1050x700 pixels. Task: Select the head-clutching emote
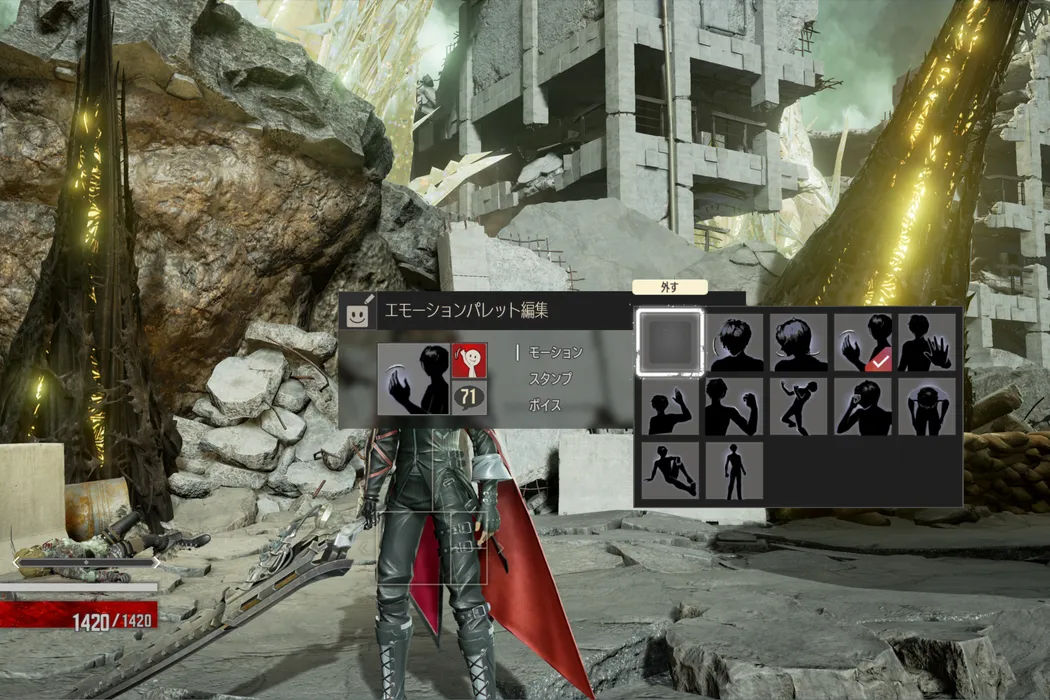[x=927, y=407]
